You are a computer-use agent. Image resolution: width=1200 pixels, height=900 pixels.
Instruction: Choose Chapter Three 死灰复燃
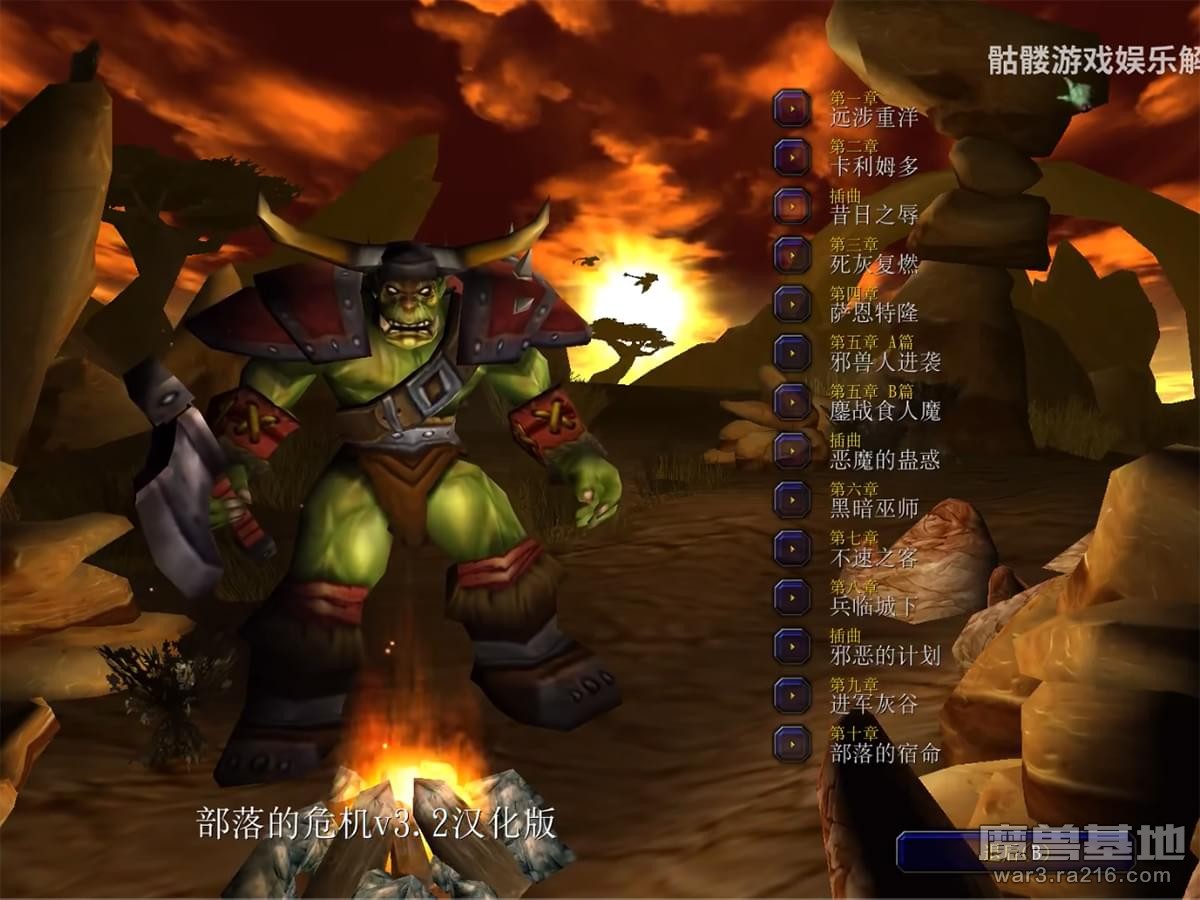pos(792,255)
